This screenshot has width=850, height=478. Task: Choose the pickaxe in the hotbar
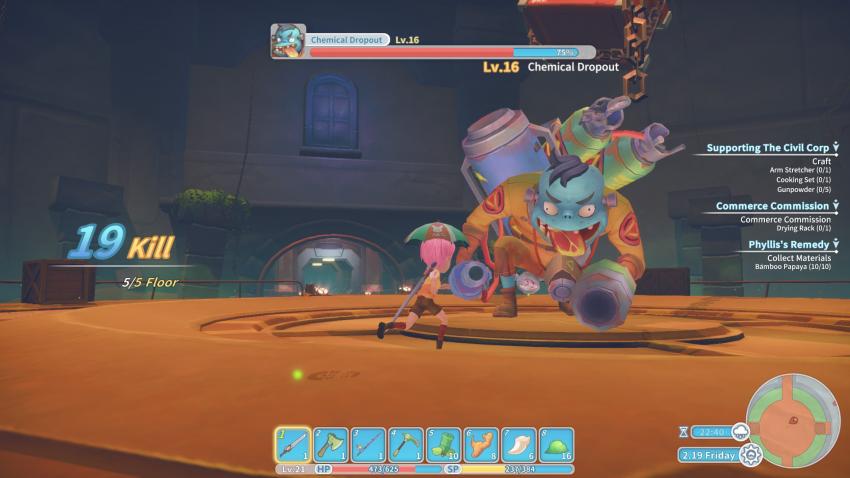pyautogui.click(x=405, y=444)
